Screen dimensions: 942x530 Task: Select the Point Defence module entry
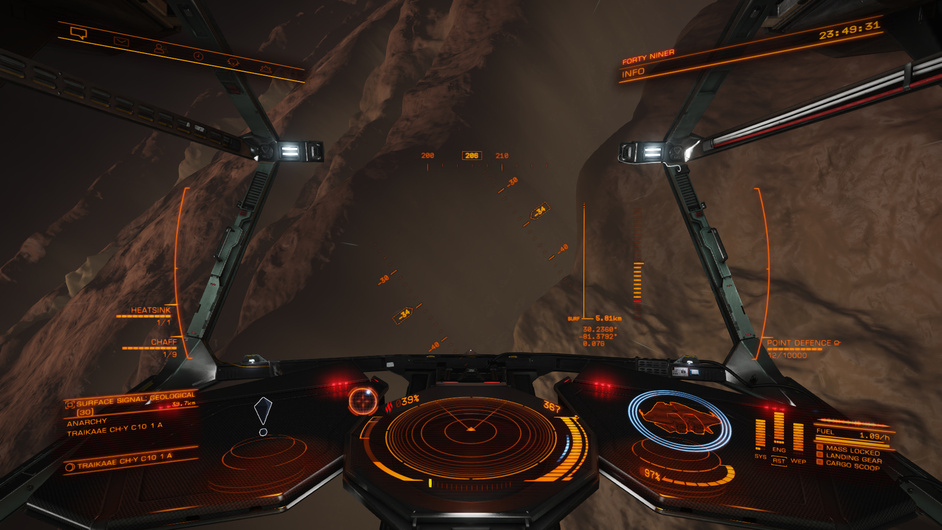click(x=801, y=343)
